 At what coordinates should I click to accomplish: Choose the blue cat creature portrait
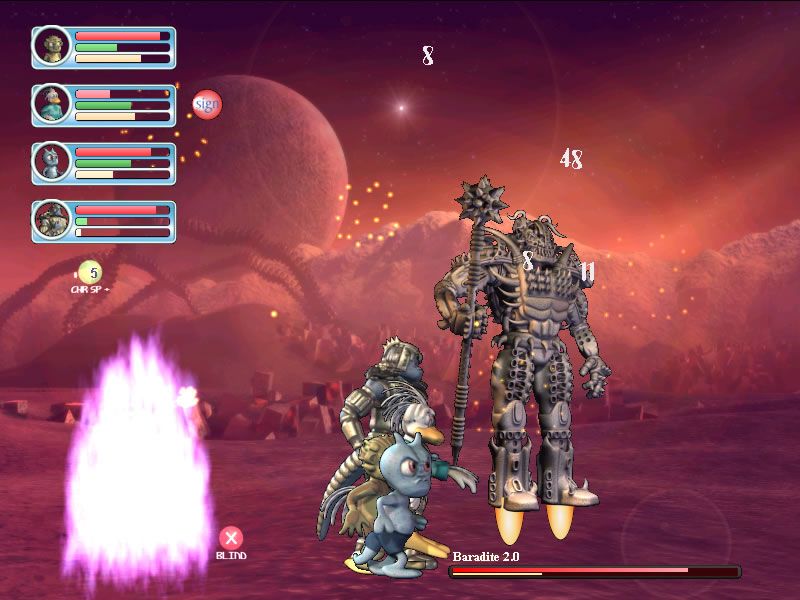51,162
